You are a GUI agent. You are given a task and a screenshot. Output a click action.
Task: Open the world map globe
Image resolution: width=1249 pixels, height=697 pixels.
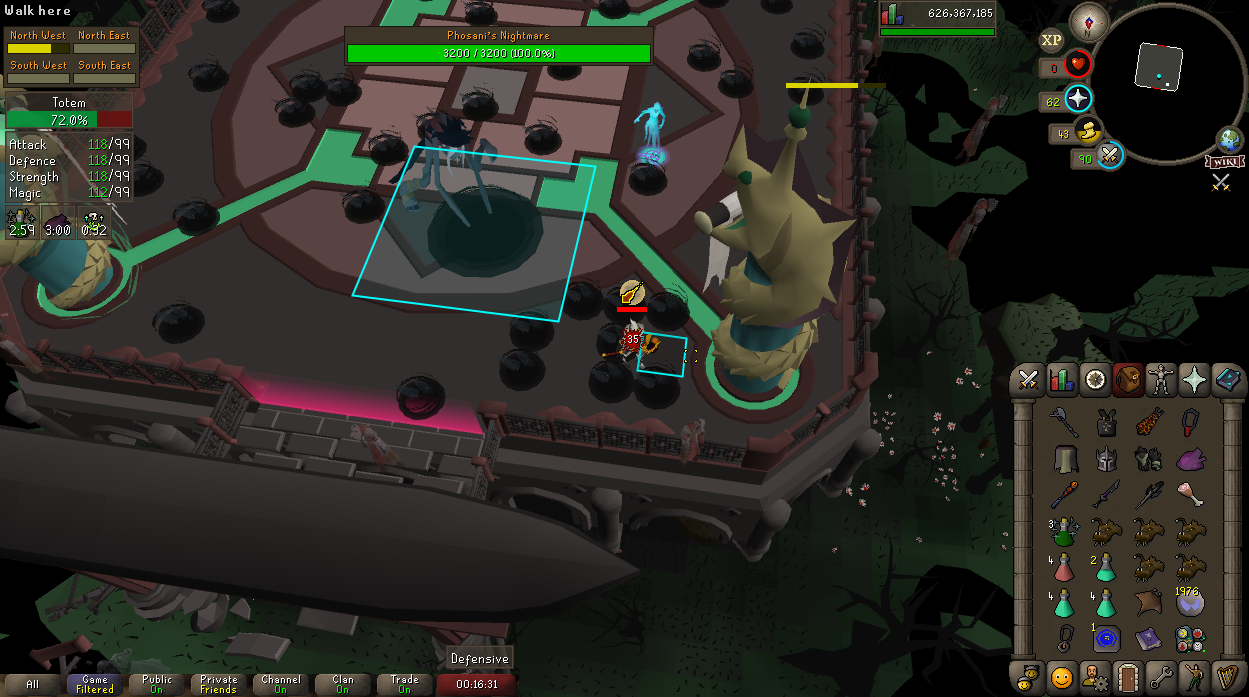pos(1229,140)
